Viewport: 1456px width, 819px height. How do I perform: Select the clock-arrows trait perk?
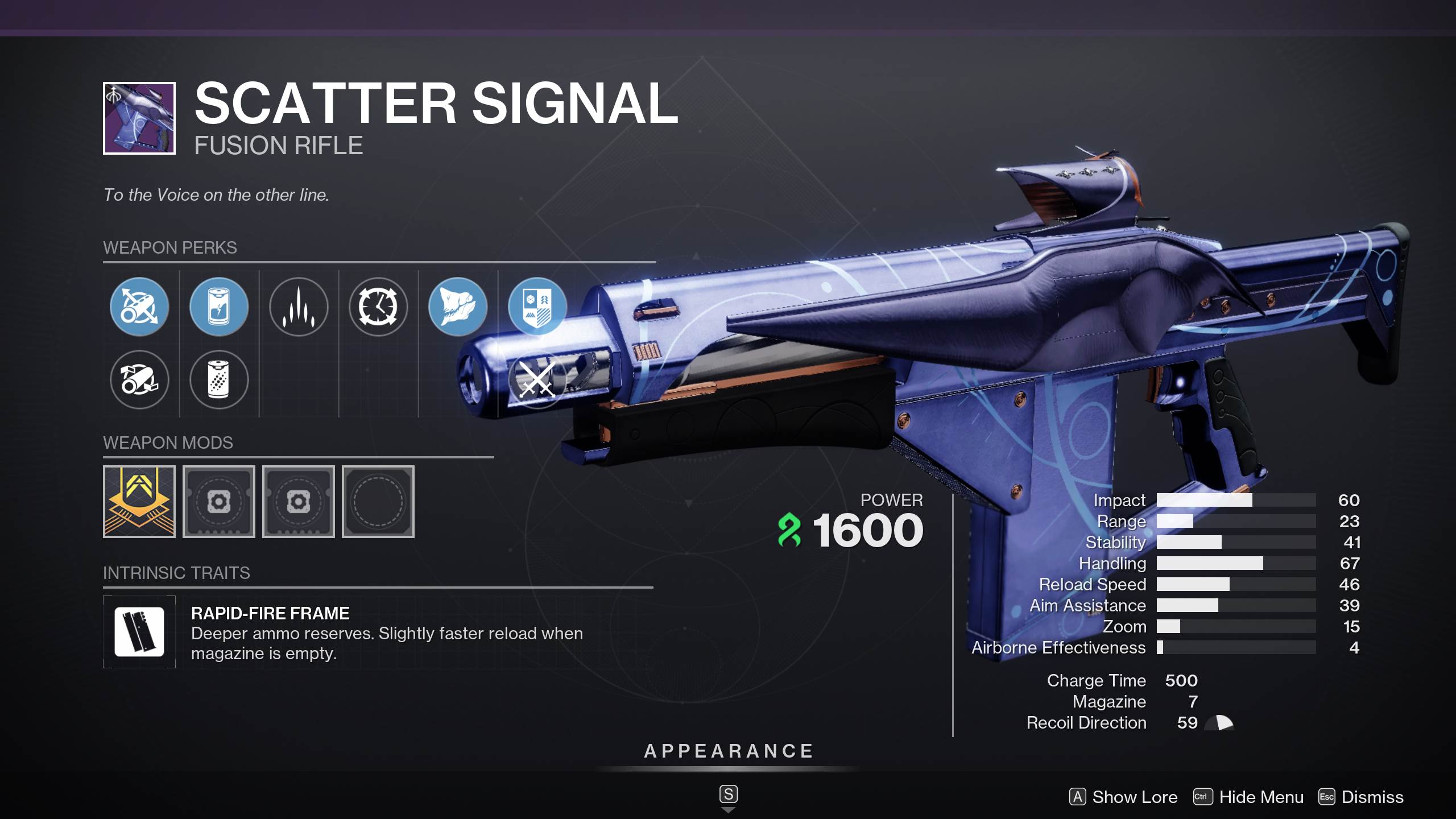[378, 307]
